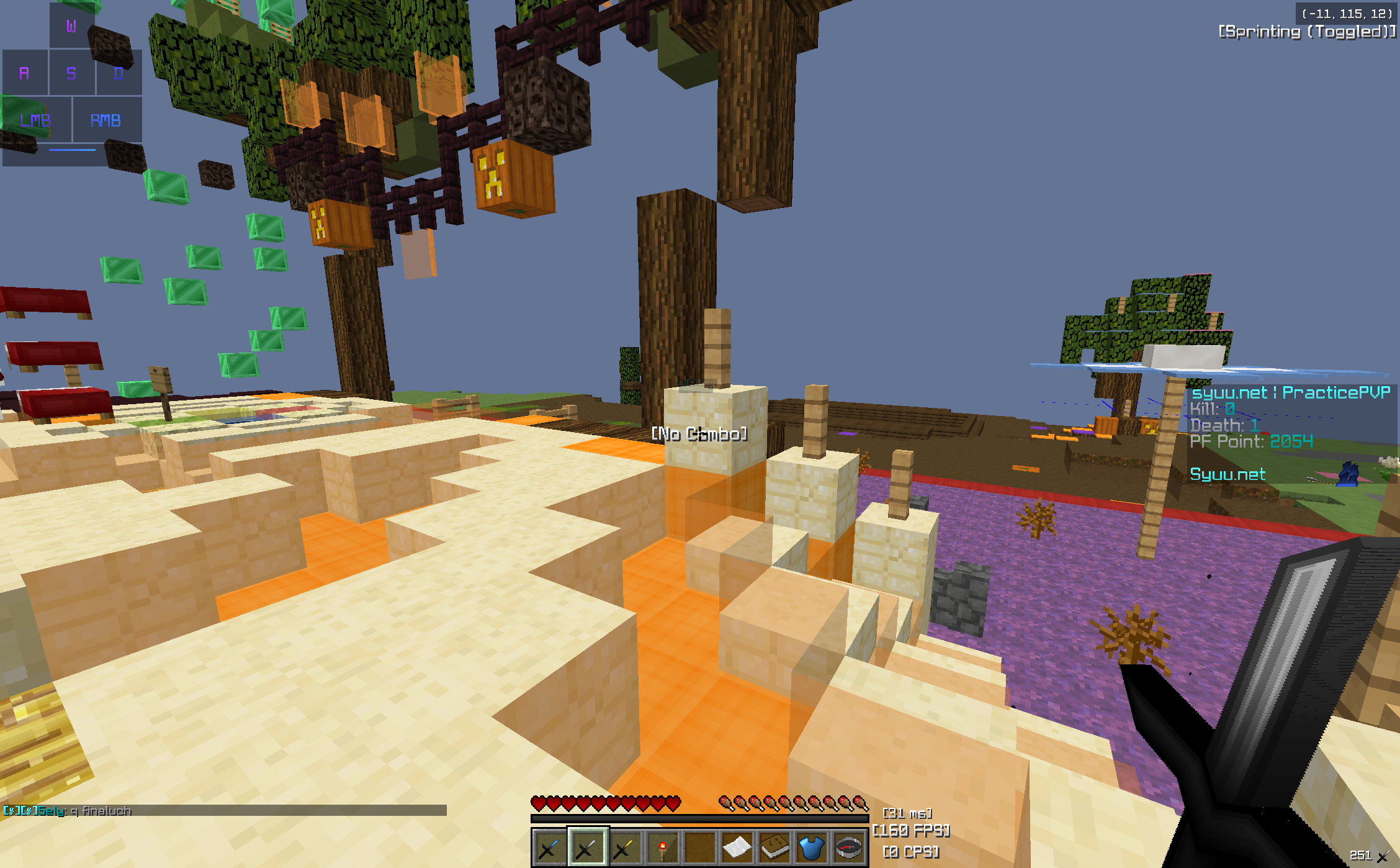Select the book hotbar slot
The image size is (1400, 868).
click(774, 847)
